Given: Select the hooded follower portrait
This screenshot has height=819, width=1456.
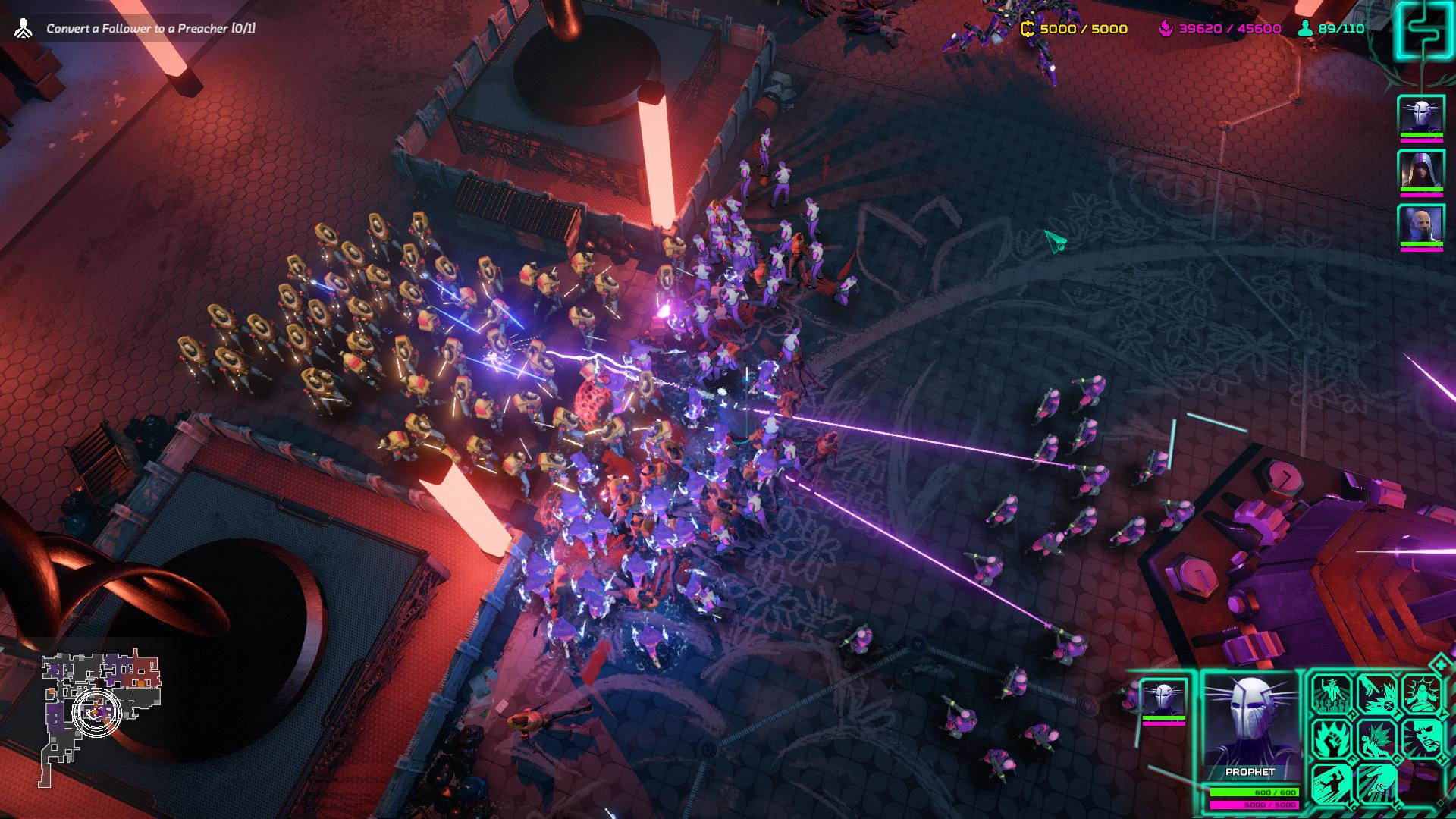Looking at the screenshot, I should coord(1420,169).
